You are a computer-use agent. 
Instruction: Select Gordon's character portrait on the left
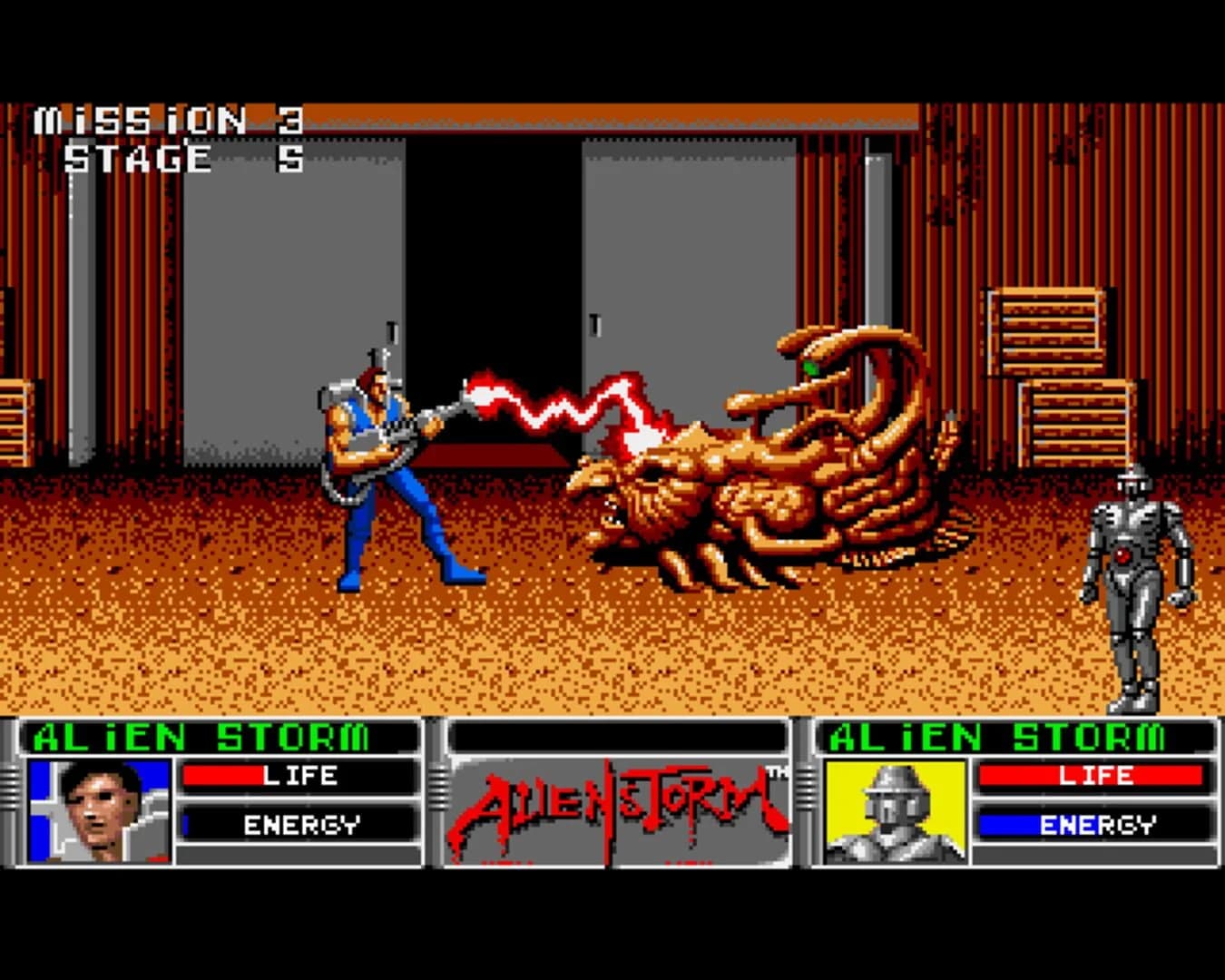point(100,812)
